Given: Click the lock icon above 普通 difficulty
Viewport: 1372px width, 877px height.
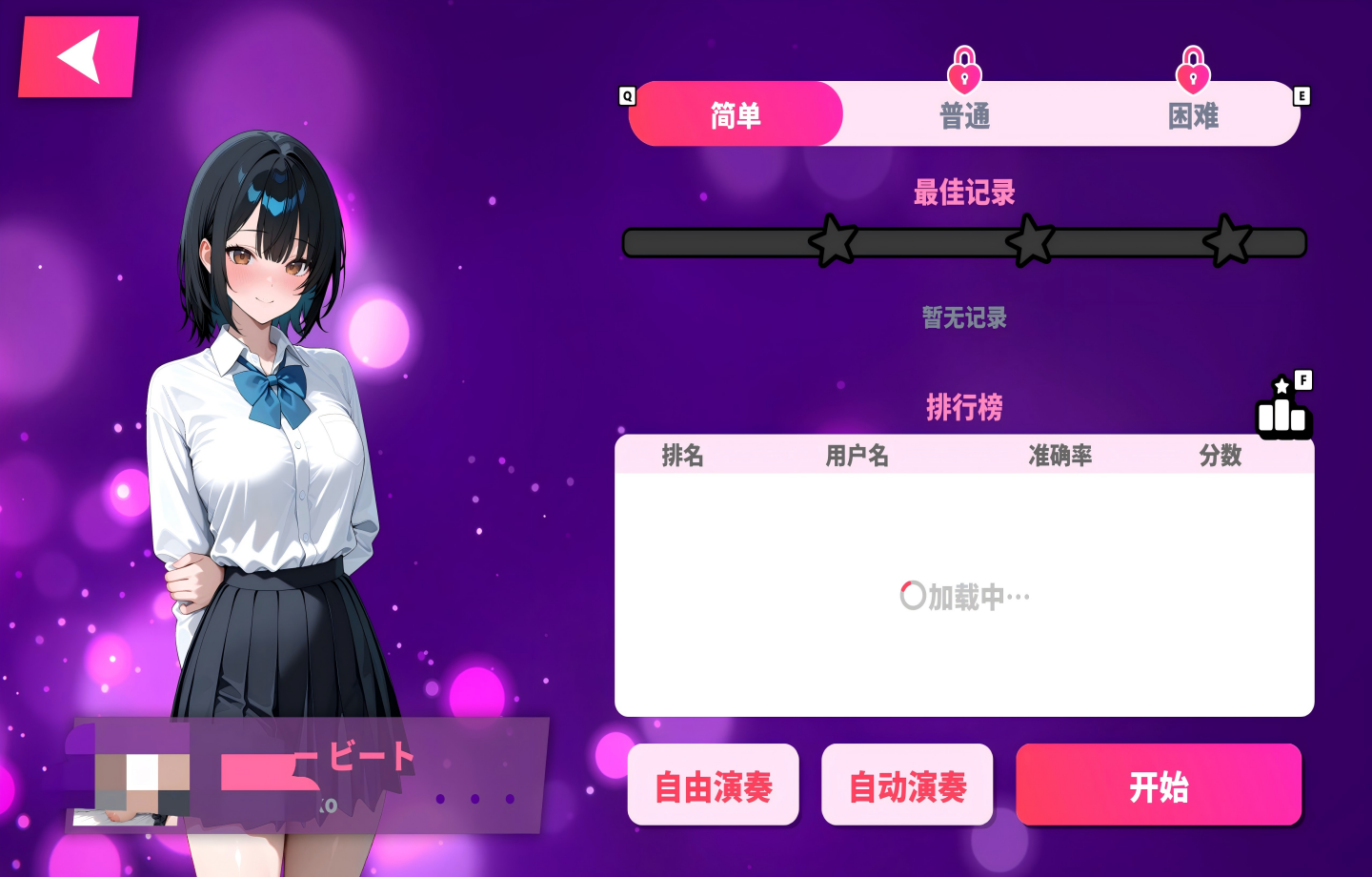Looking at the screenshot, I should coord(965,68).
